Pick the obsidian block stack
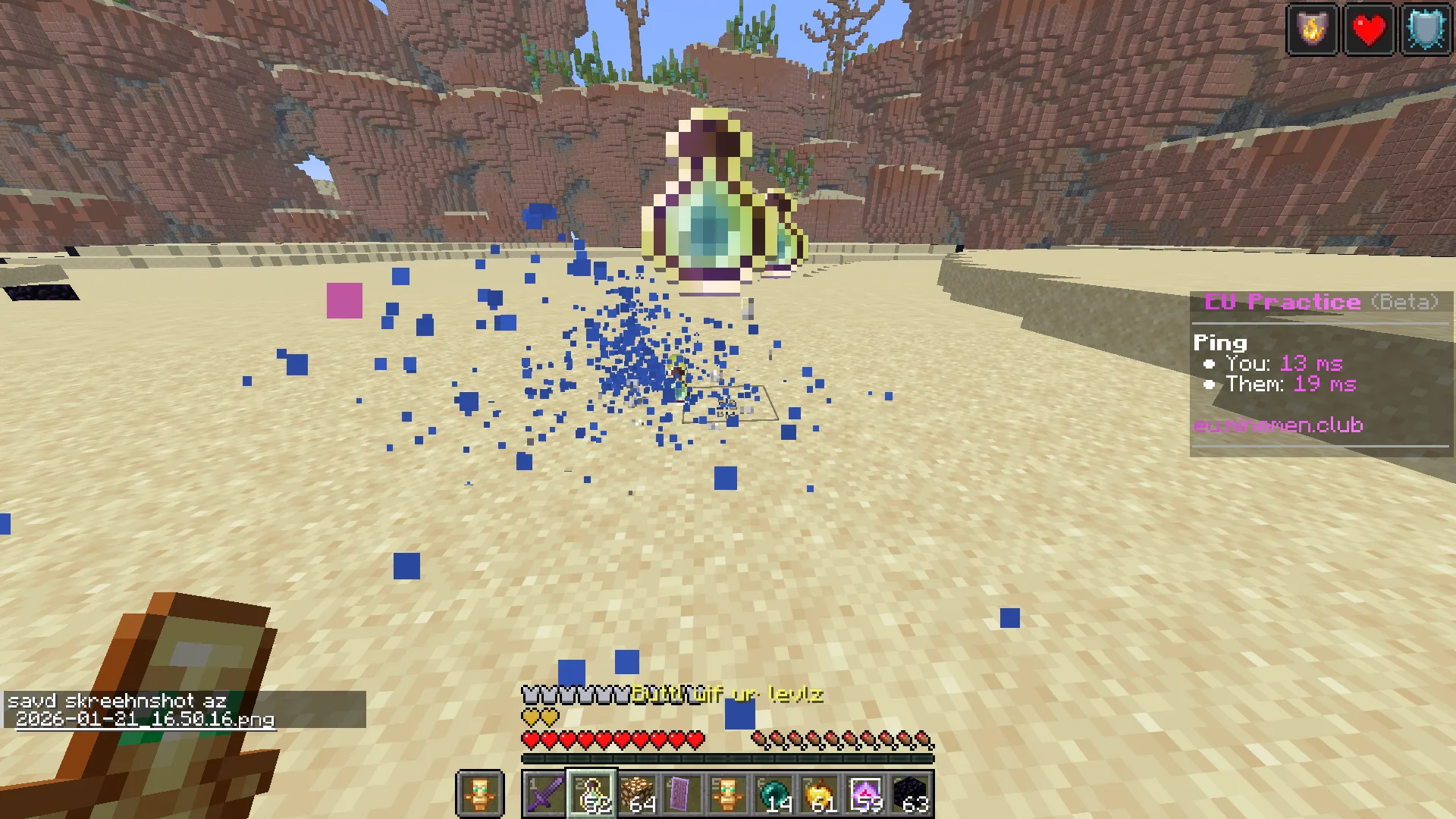The width and height of the screenshot is (1456, 819). 911,794
